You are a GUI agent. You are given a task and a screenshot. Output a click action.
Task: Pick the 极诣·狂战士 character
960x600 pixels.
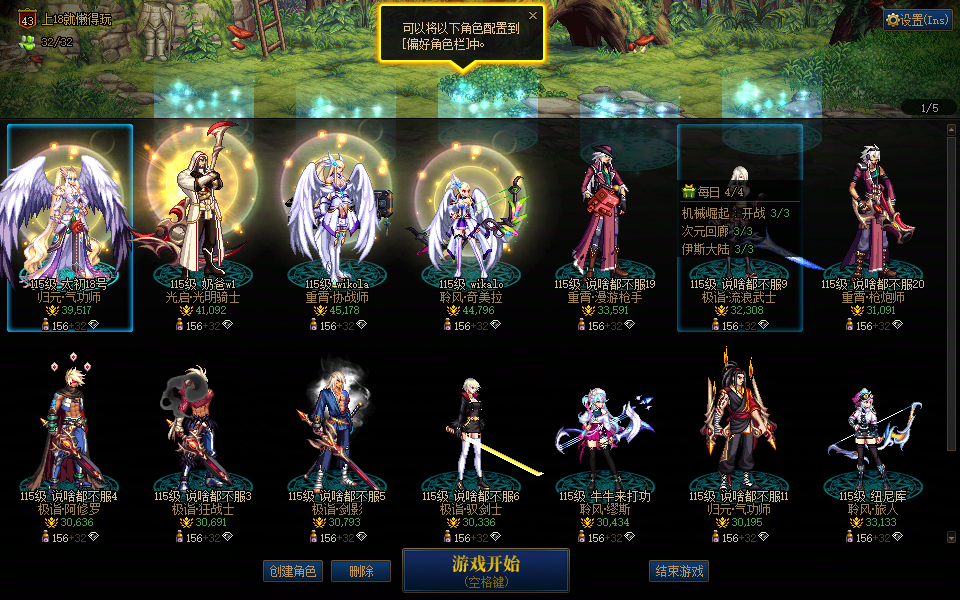(203, 440)
